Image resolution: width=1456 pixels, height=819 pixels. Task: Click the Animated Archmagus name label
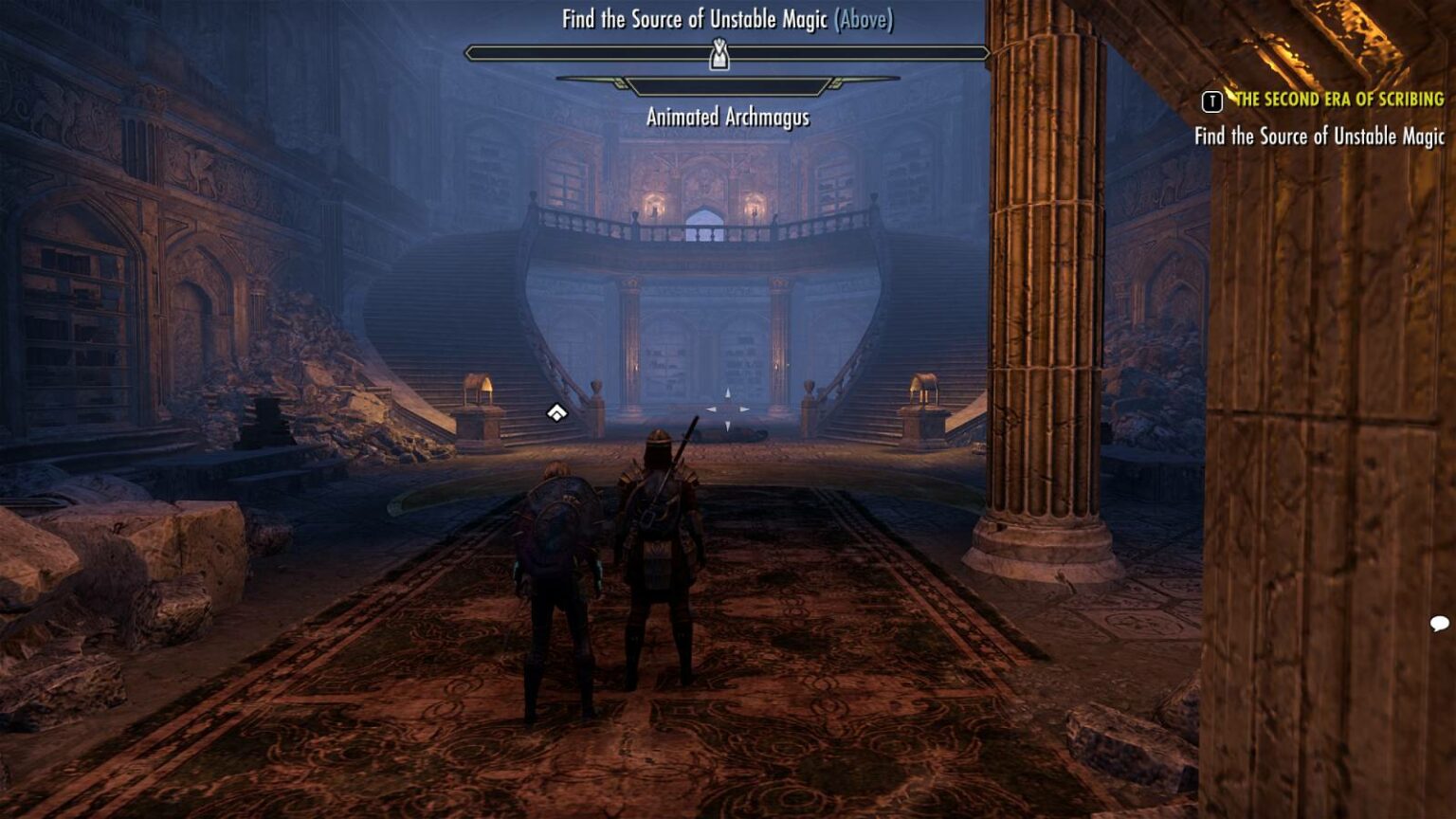click(x=728, y=118)
